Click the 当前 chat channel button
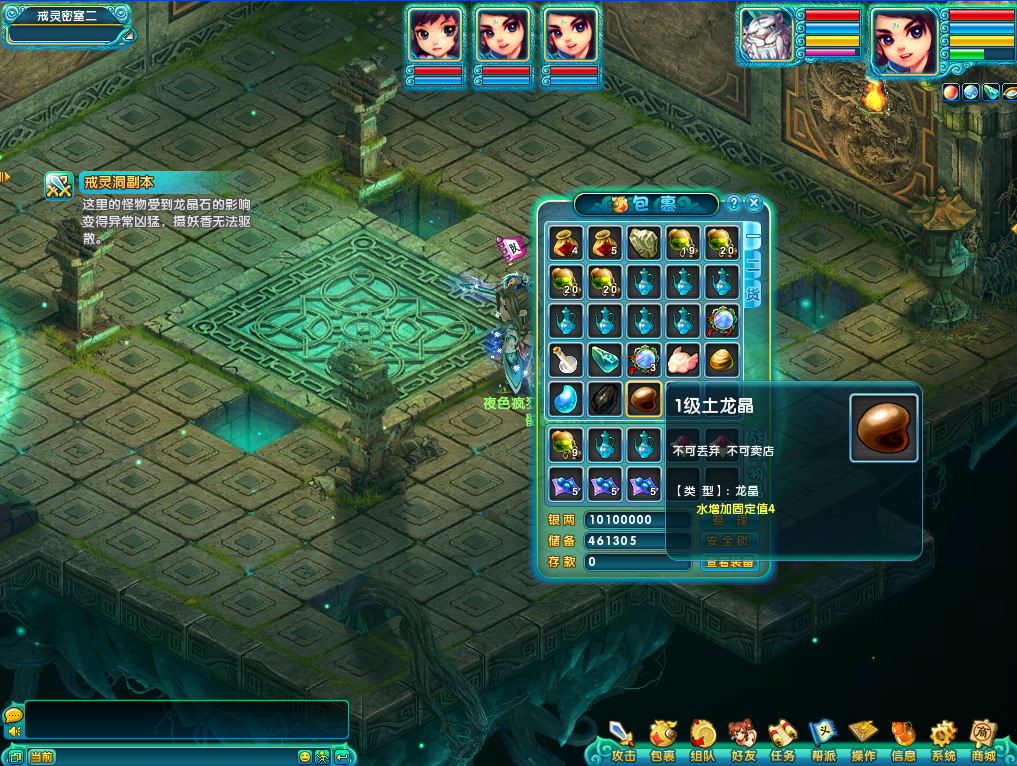Viewport: 1017px width, 766px height. pyautogui.click(x=41, y=756)
